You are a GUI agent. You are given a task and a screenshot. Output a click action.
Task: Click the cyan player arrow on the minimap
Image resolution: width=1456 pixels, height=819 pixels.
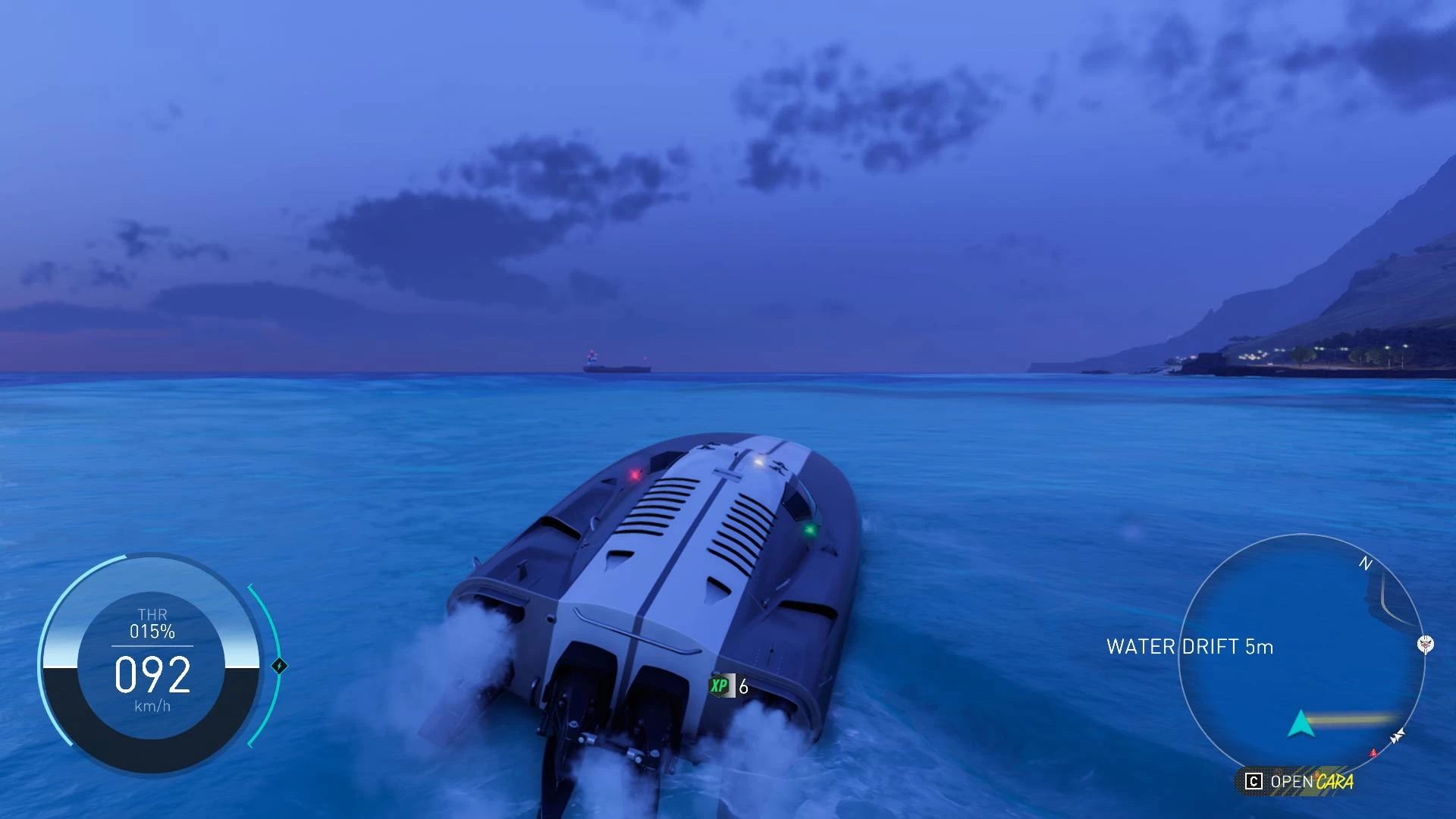[1301, 724]
